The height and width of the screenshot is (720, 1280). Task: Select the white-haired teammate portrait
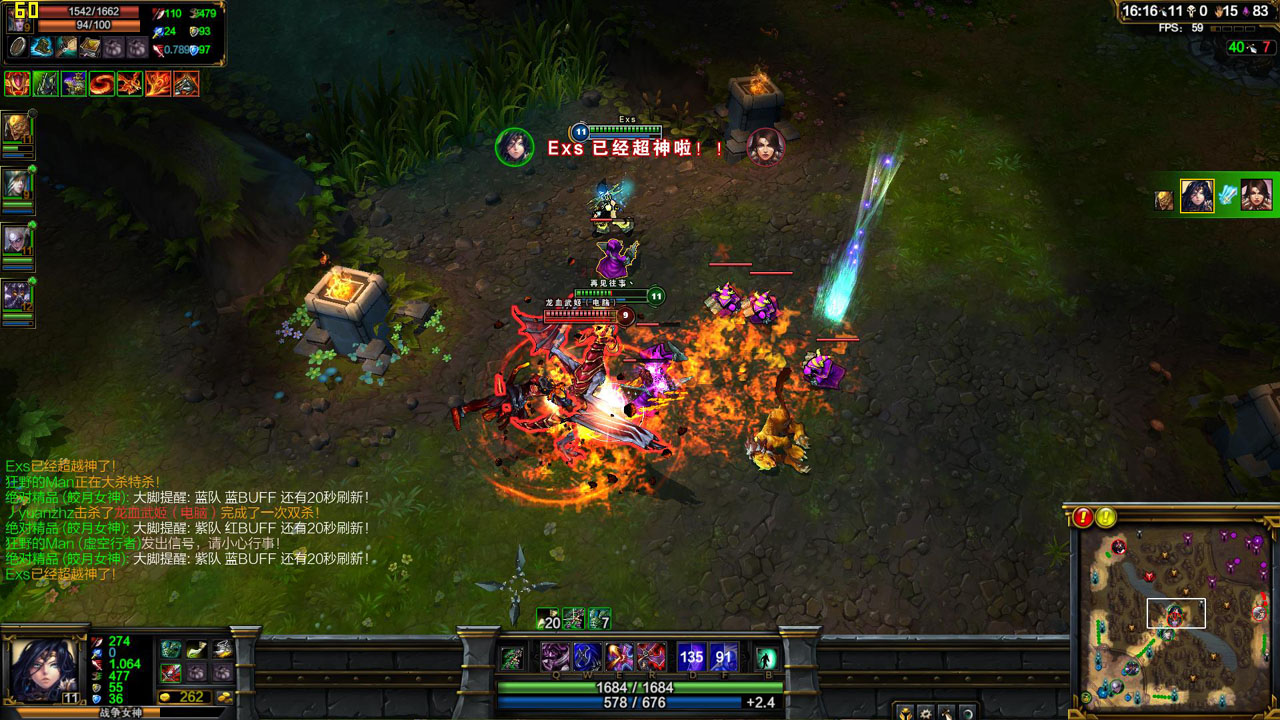click(x=18, y=239)
